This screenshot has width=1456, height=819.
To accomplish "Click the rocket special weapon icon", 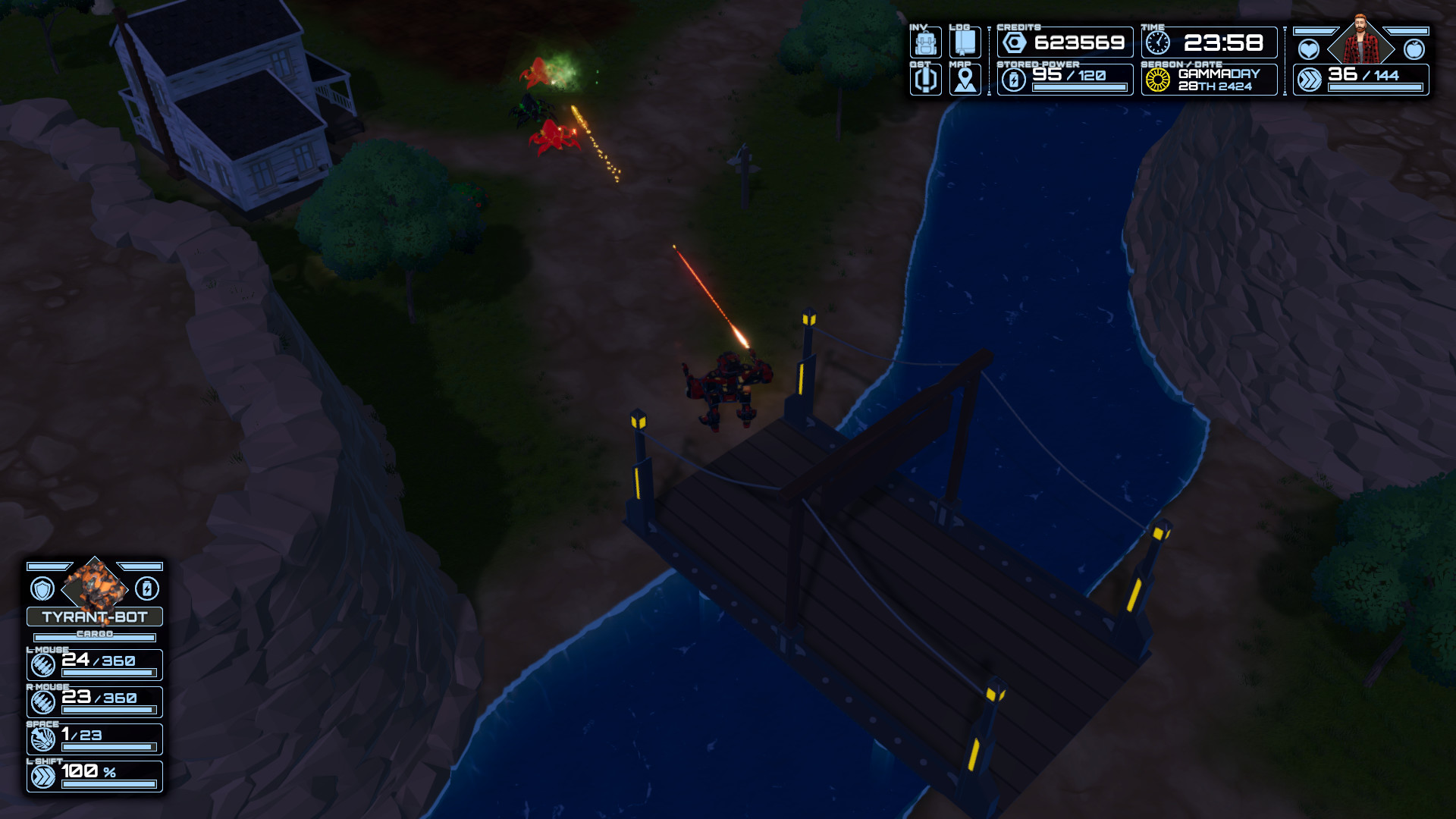I will point(43,739).
